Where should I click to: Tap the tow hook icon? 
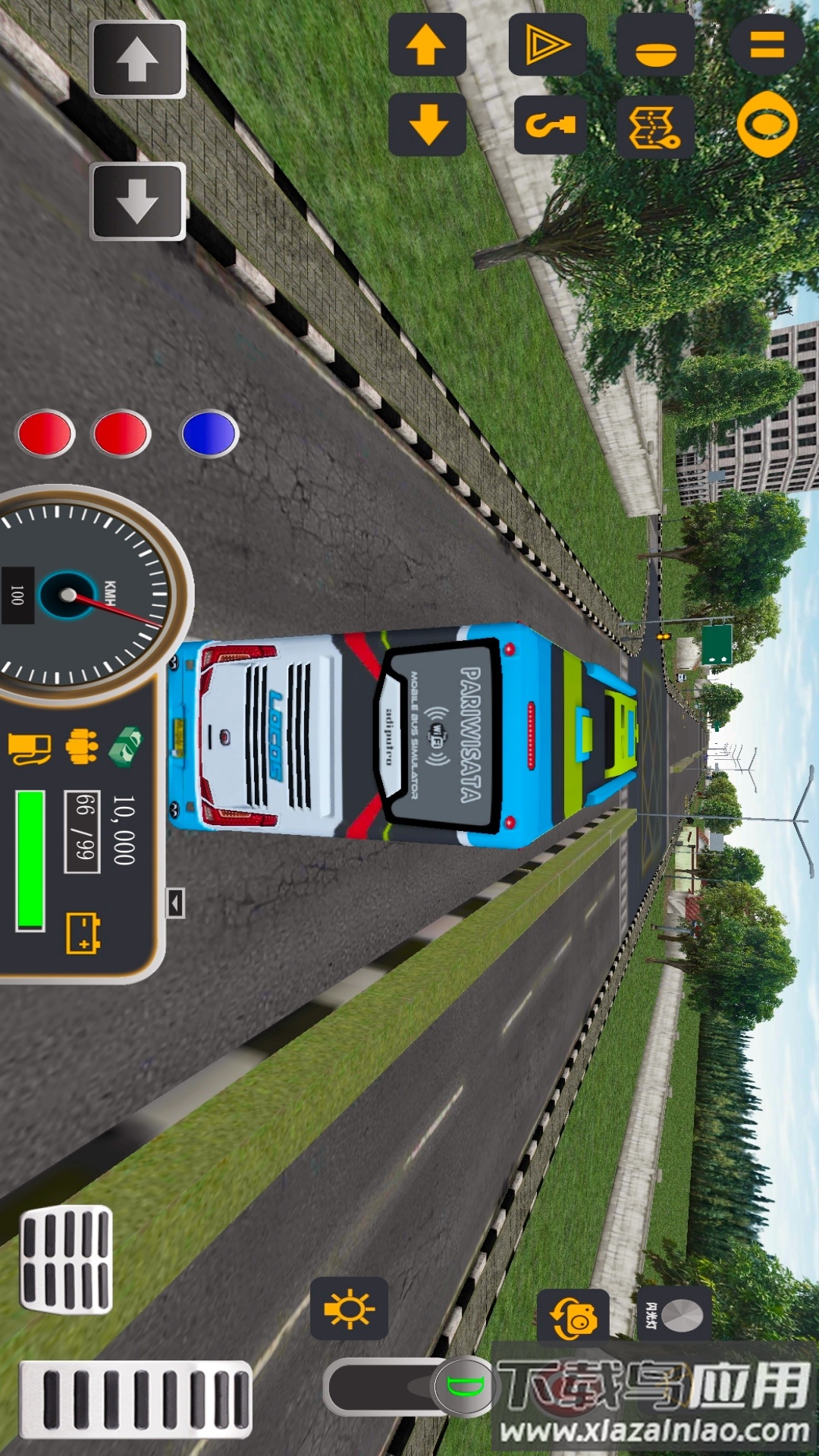click(x=551, y=124)
